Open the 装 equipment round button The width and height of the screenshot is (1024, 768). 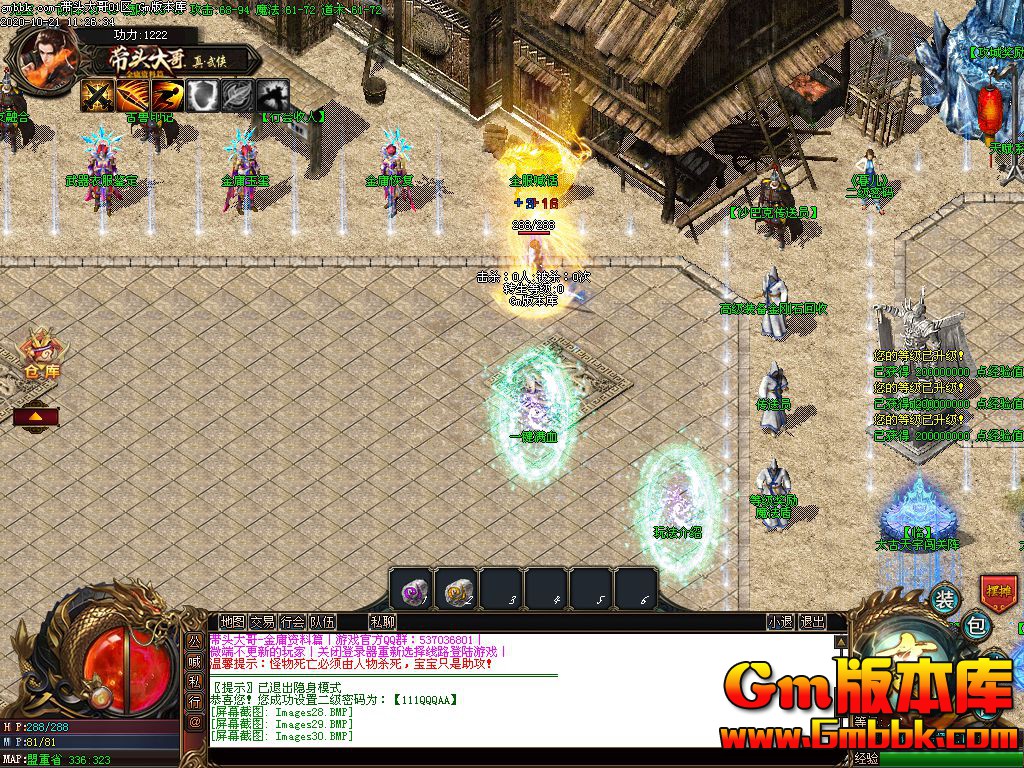click(x=943, y=599)
